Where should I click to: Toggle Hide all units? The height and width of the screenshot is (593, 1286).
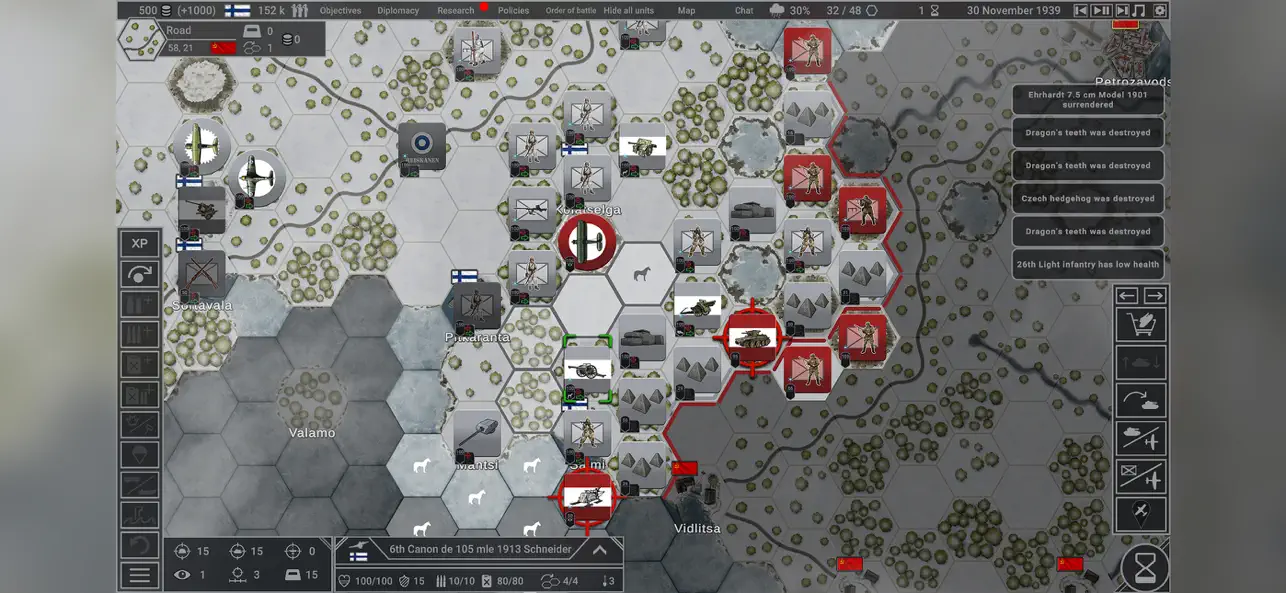pyautogui.click(x=628, y=11)
